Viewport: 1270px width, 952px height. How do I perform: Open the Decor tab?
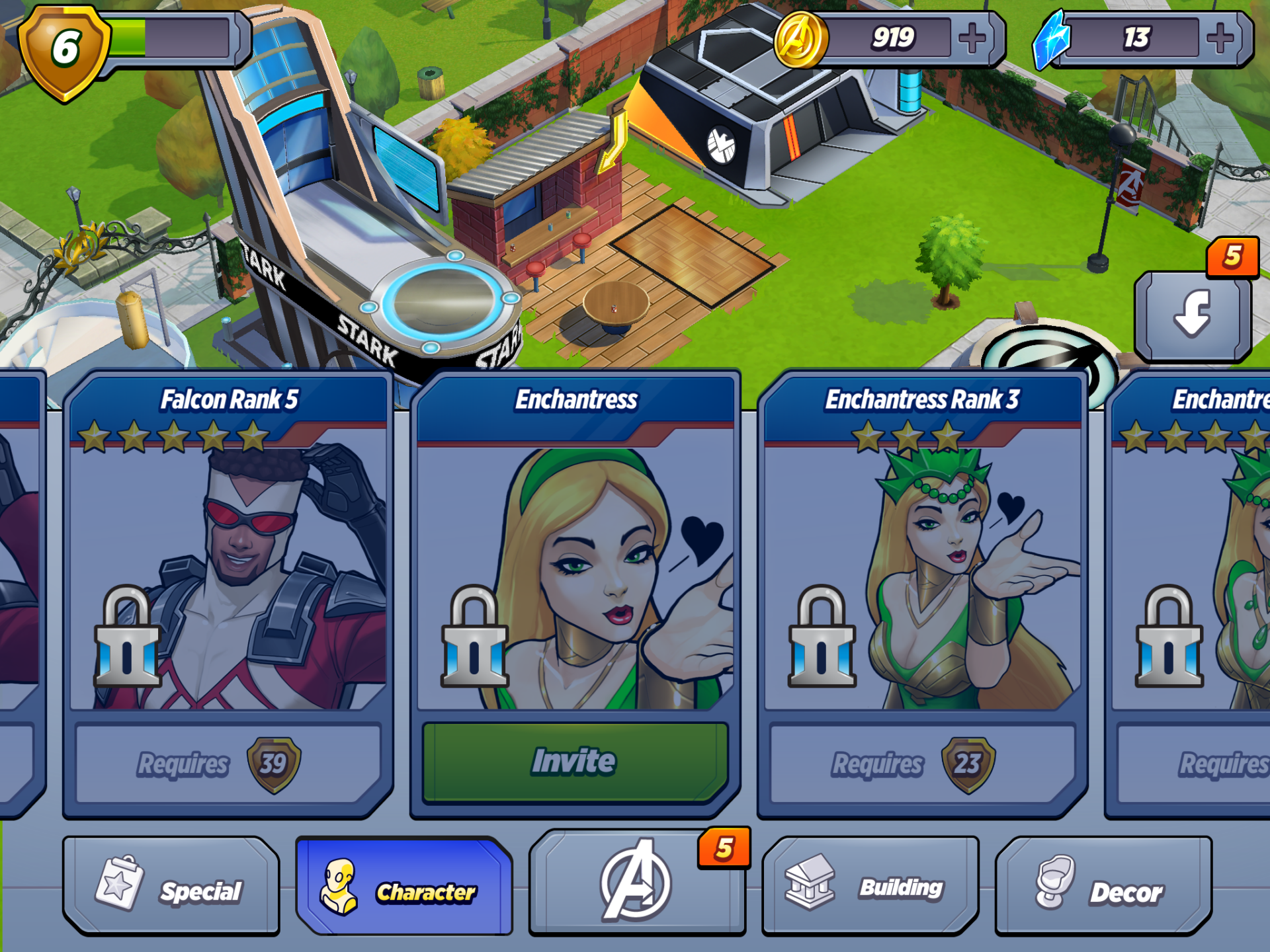click(1103, 887)
